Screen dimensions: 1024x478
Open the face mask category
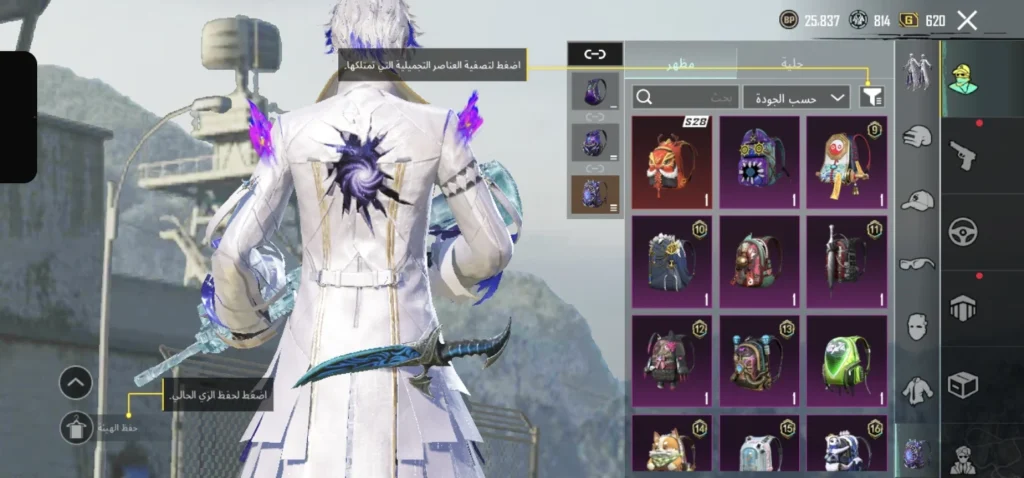[x=916, y=327]
